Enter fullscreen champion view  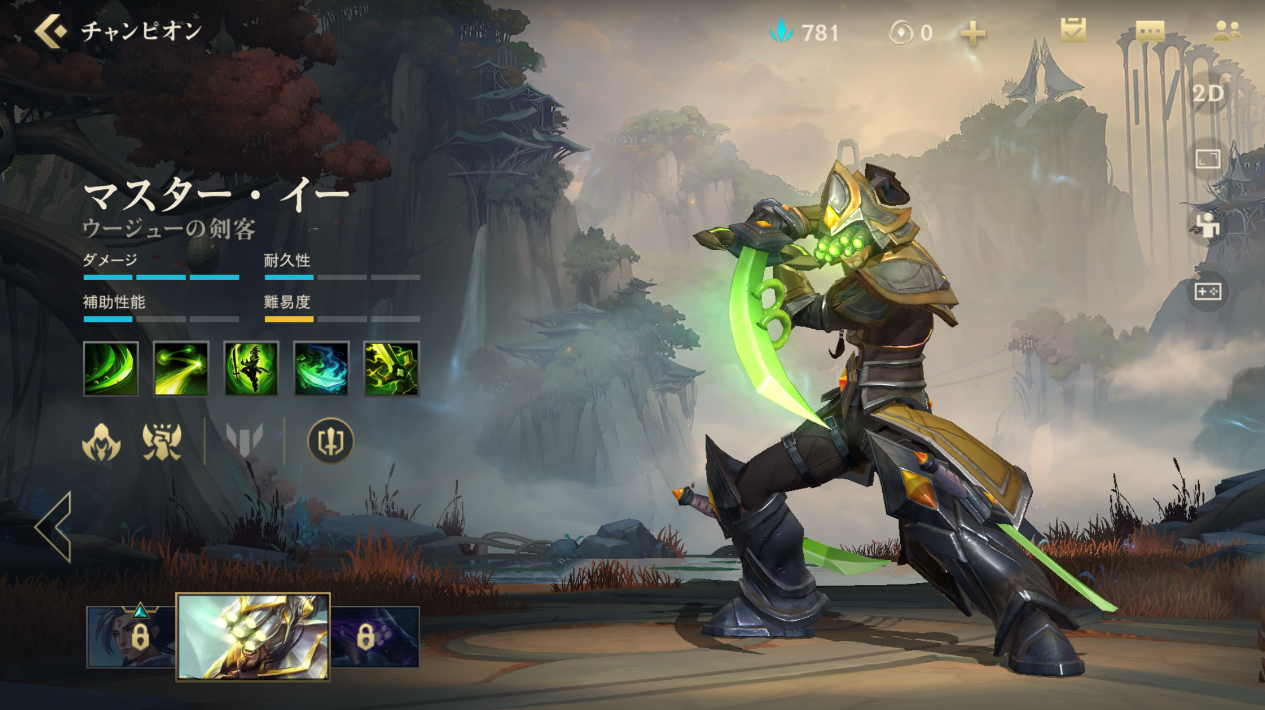tap(1208, 159)
